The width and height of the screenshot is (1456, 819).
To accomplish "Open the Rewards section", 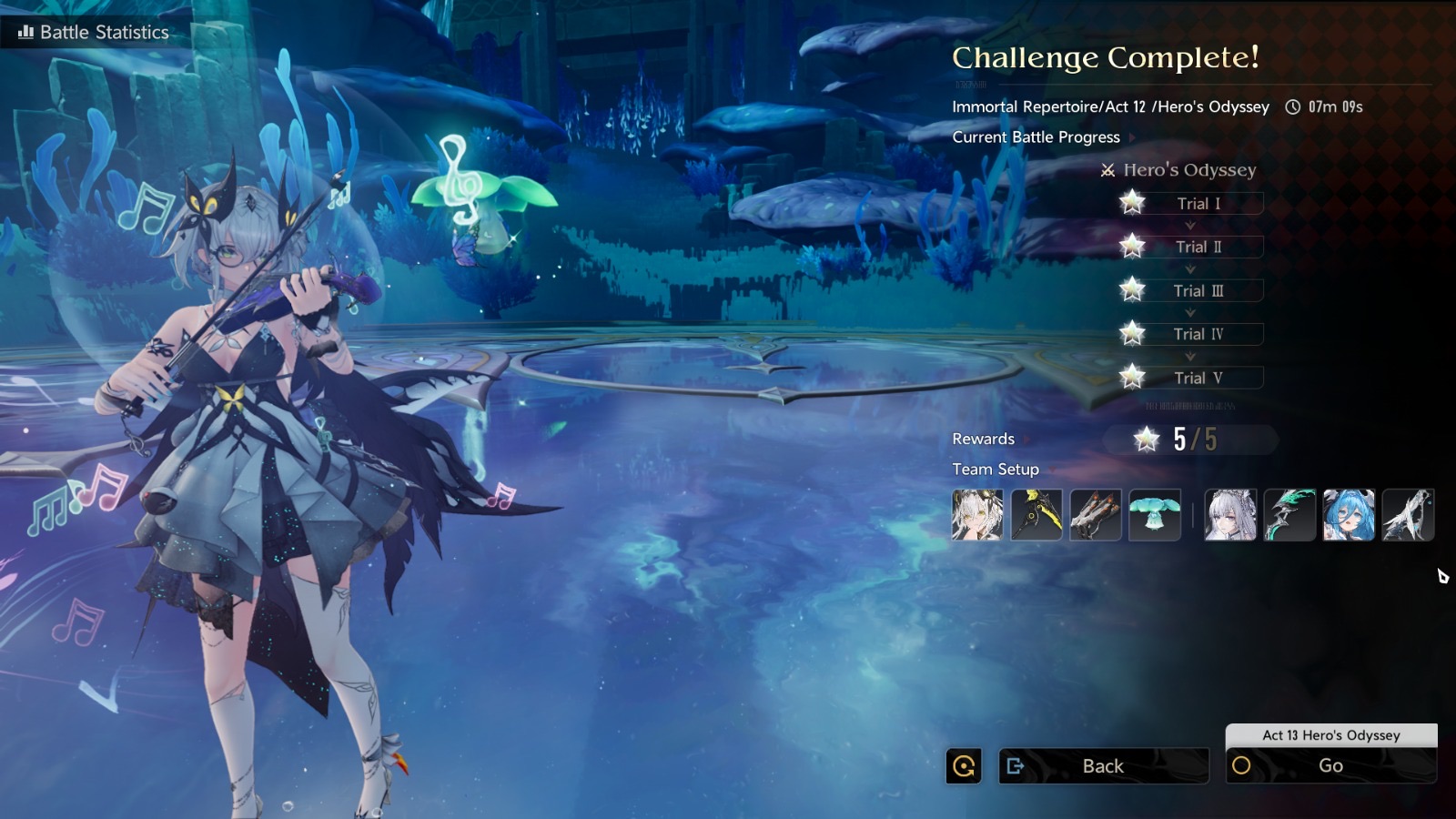I will [984, 439].
